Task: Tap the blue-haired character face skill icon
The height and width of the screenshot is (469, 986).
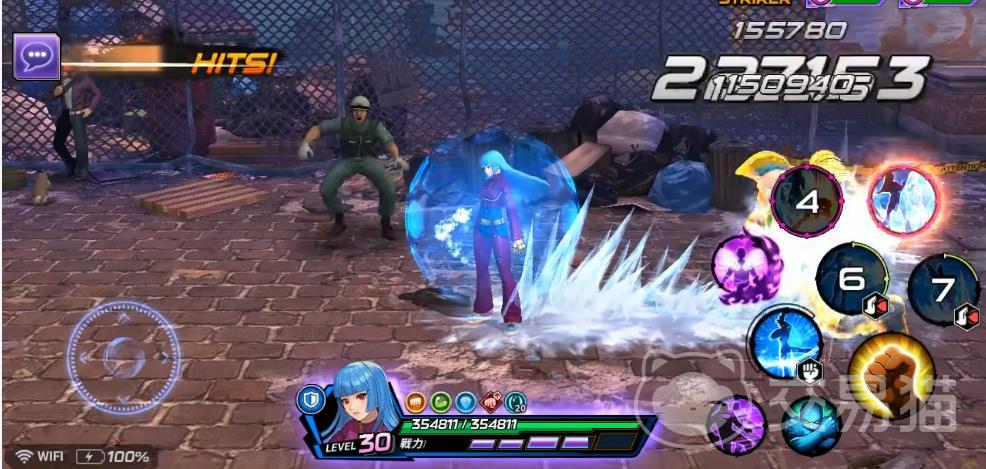Action: pos(811,425)
